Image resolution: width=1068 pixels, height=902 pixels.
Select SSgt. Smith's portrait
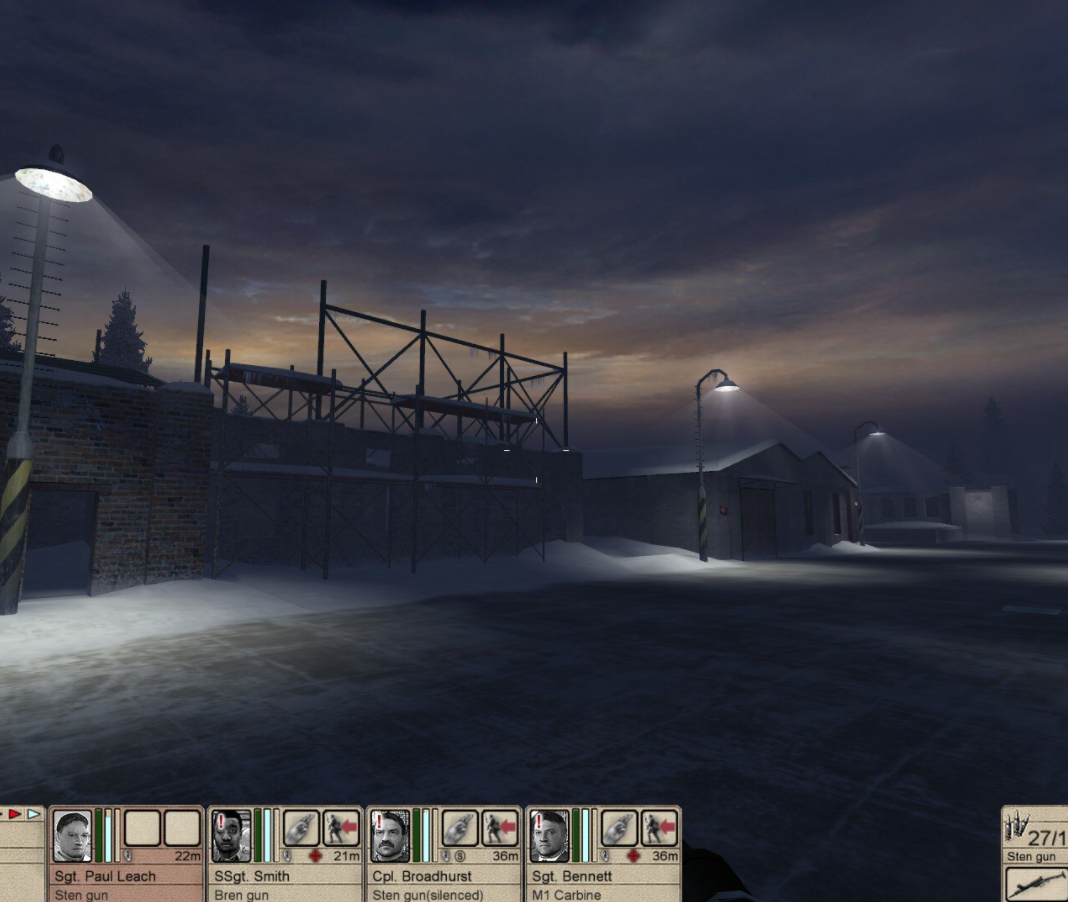[x=231, y=836]
